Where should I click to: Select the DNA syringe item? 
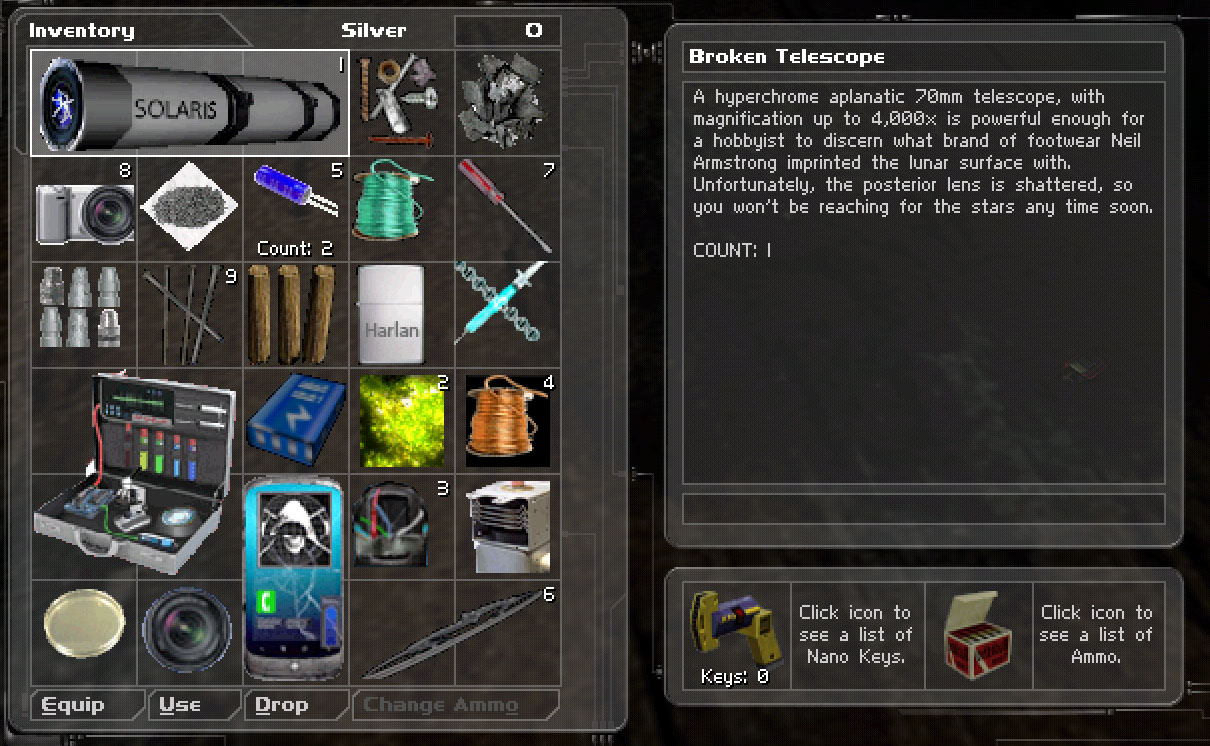[x=502, y=314]
